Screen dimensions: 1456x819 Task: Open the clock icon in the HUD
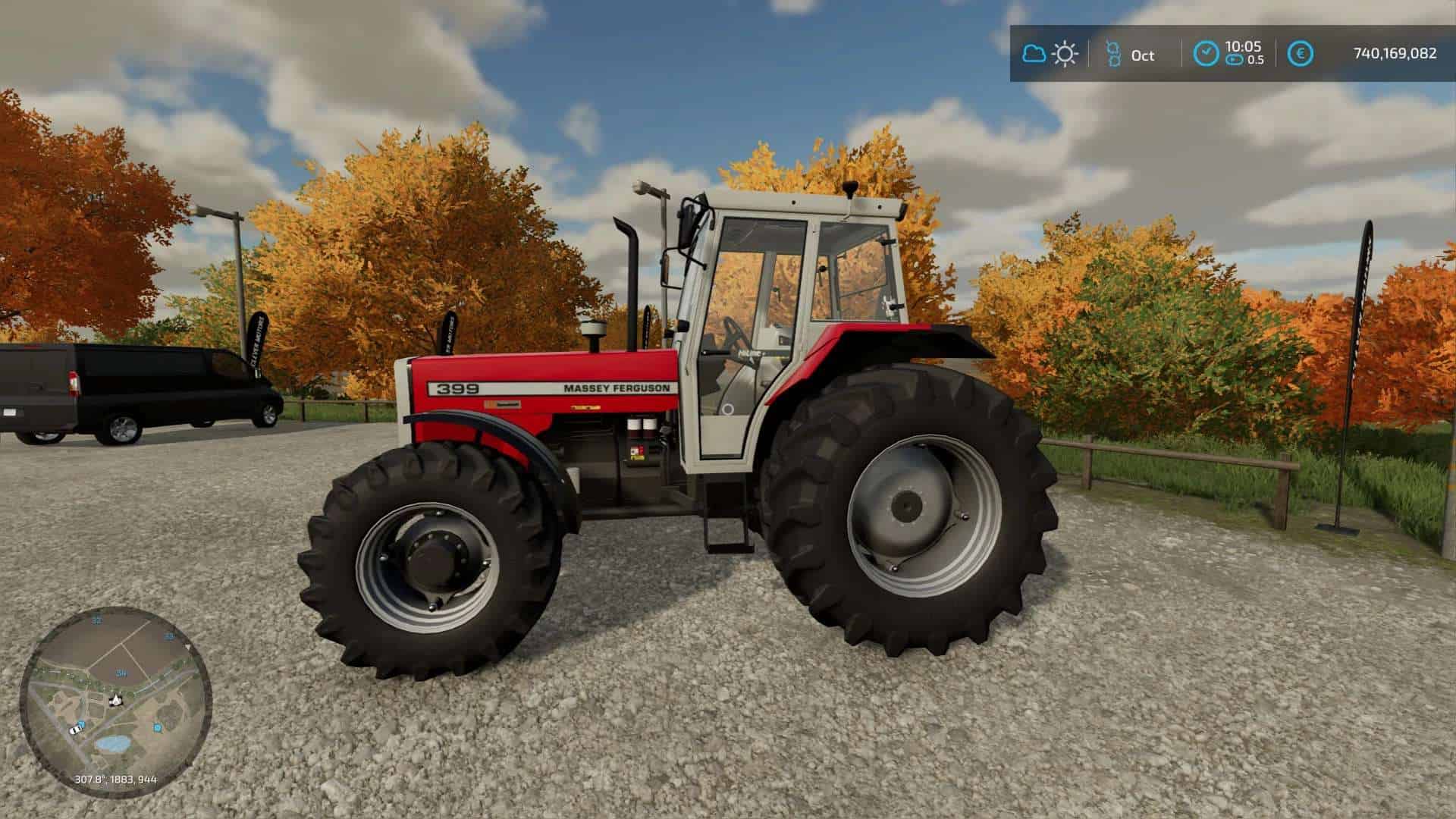(x=1206, y=53)
